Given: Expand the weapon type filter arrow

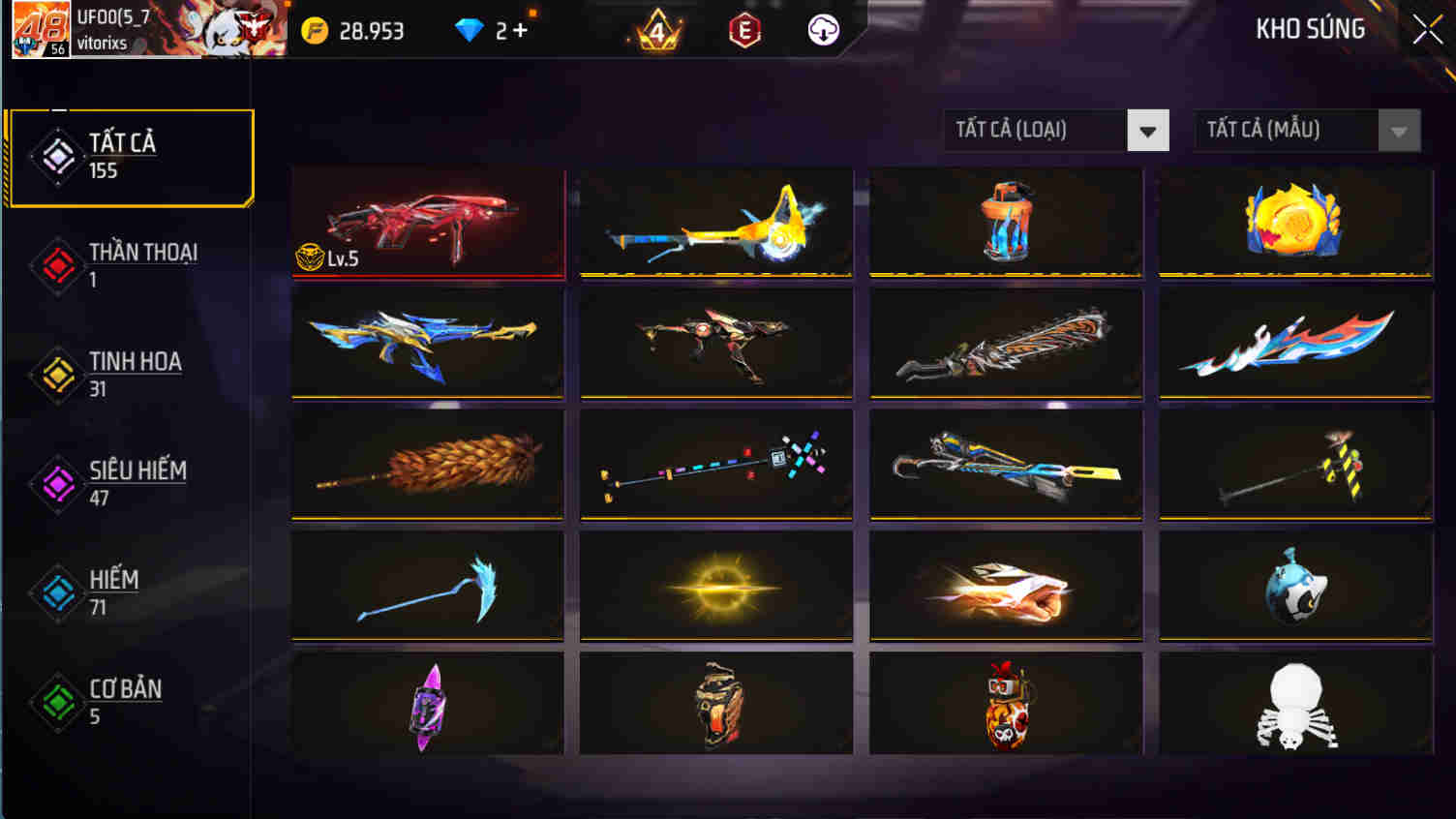Looking at the screenshot, I should 1148,130.
